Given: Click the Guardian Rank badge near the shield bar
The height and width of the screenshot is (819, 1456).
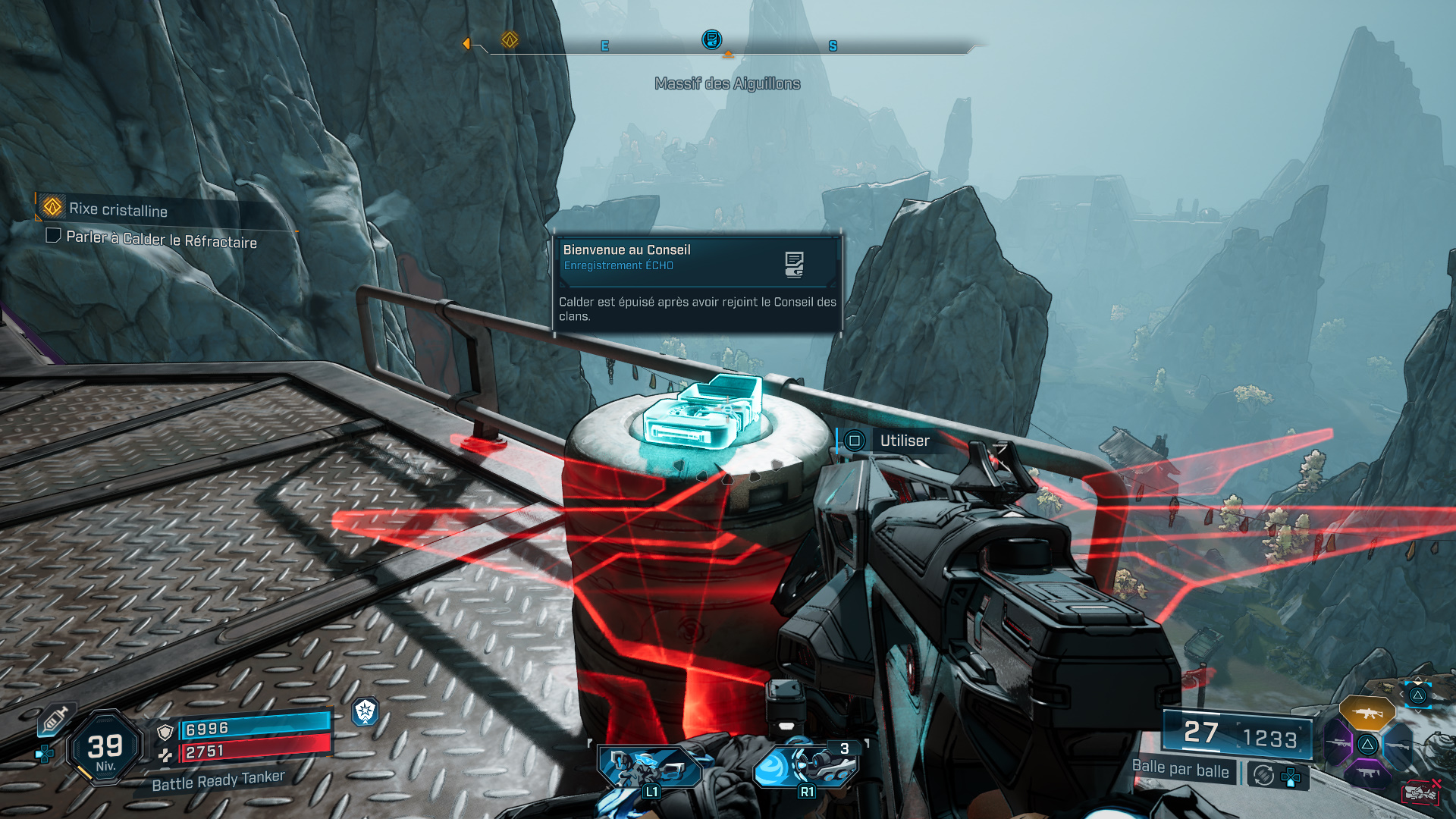Looking at the screenshot, I should pos(365,711).
